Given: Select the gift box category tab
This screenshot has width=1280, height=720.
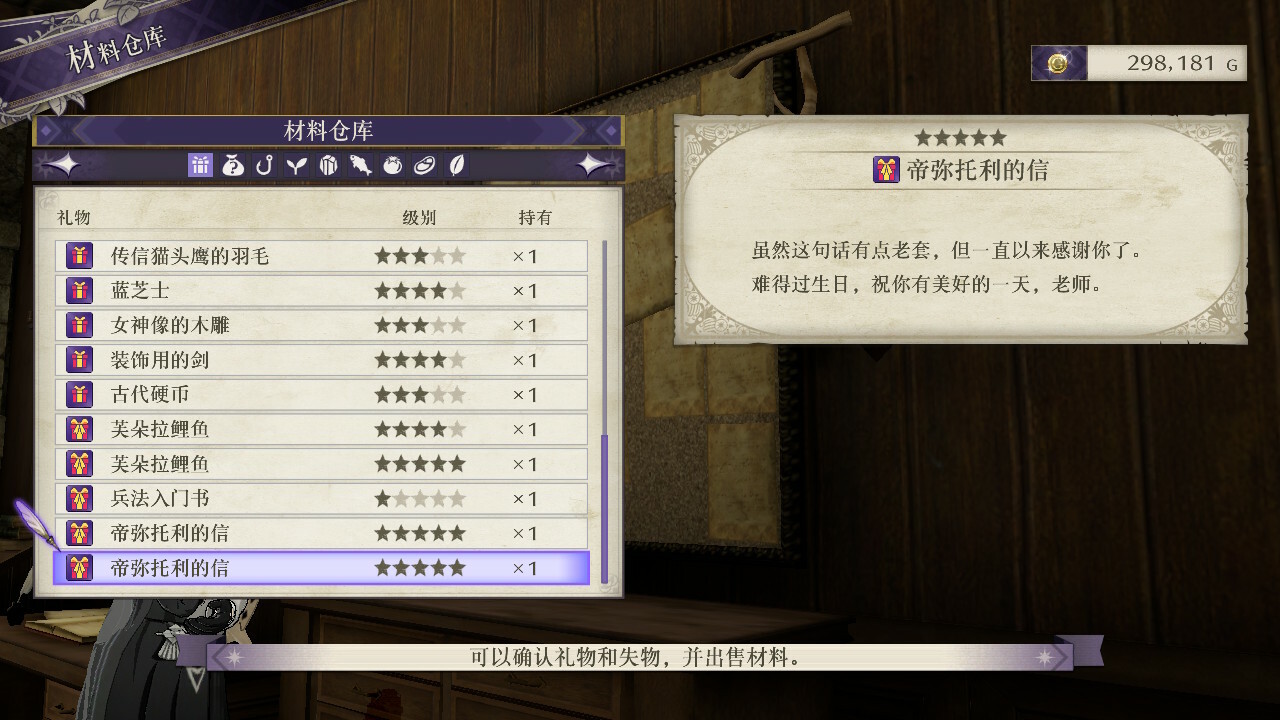Looking at the screenshot, I should pos(200,166).
